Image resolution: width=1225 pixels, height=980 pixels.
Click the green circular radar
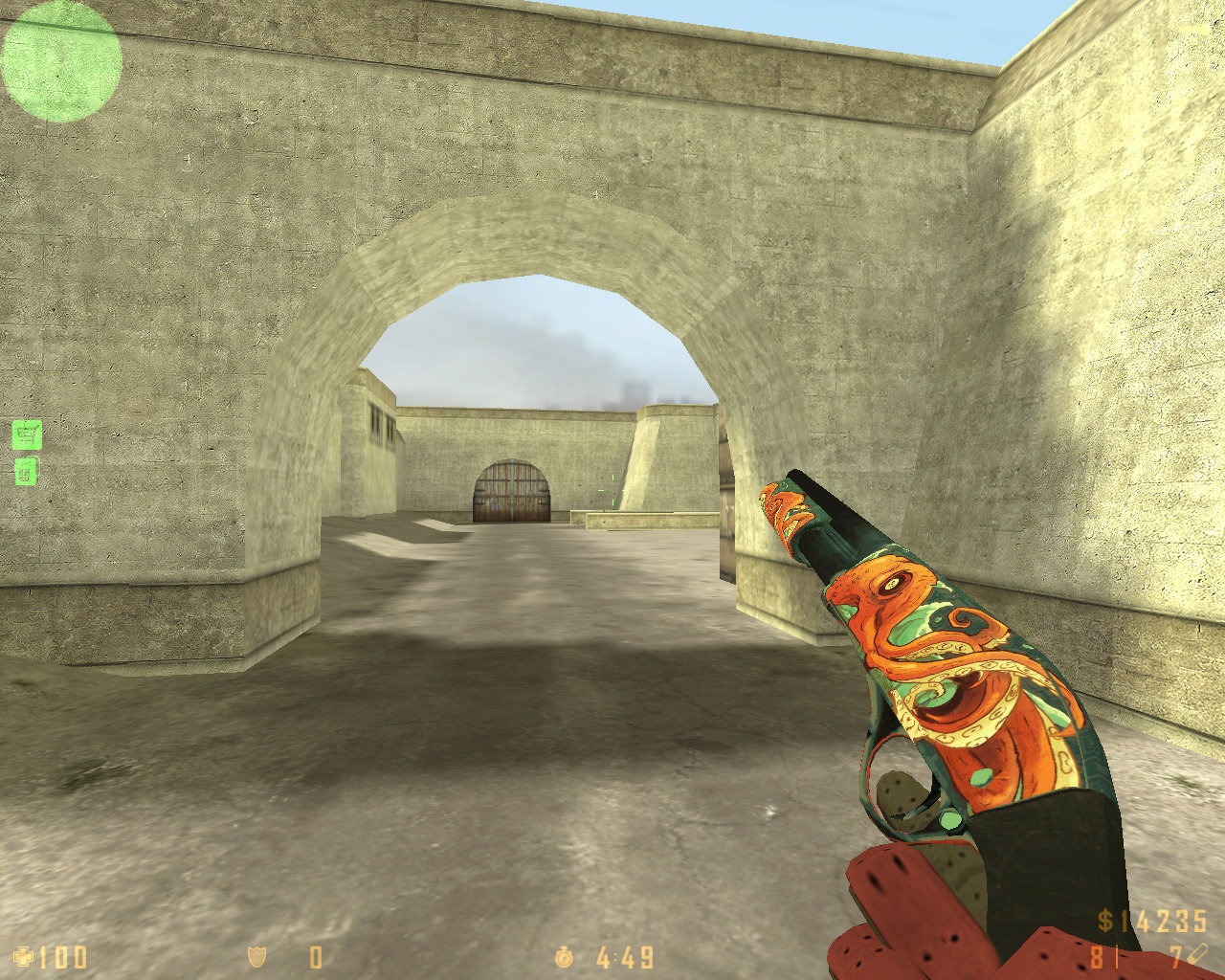tap(61, 61)
